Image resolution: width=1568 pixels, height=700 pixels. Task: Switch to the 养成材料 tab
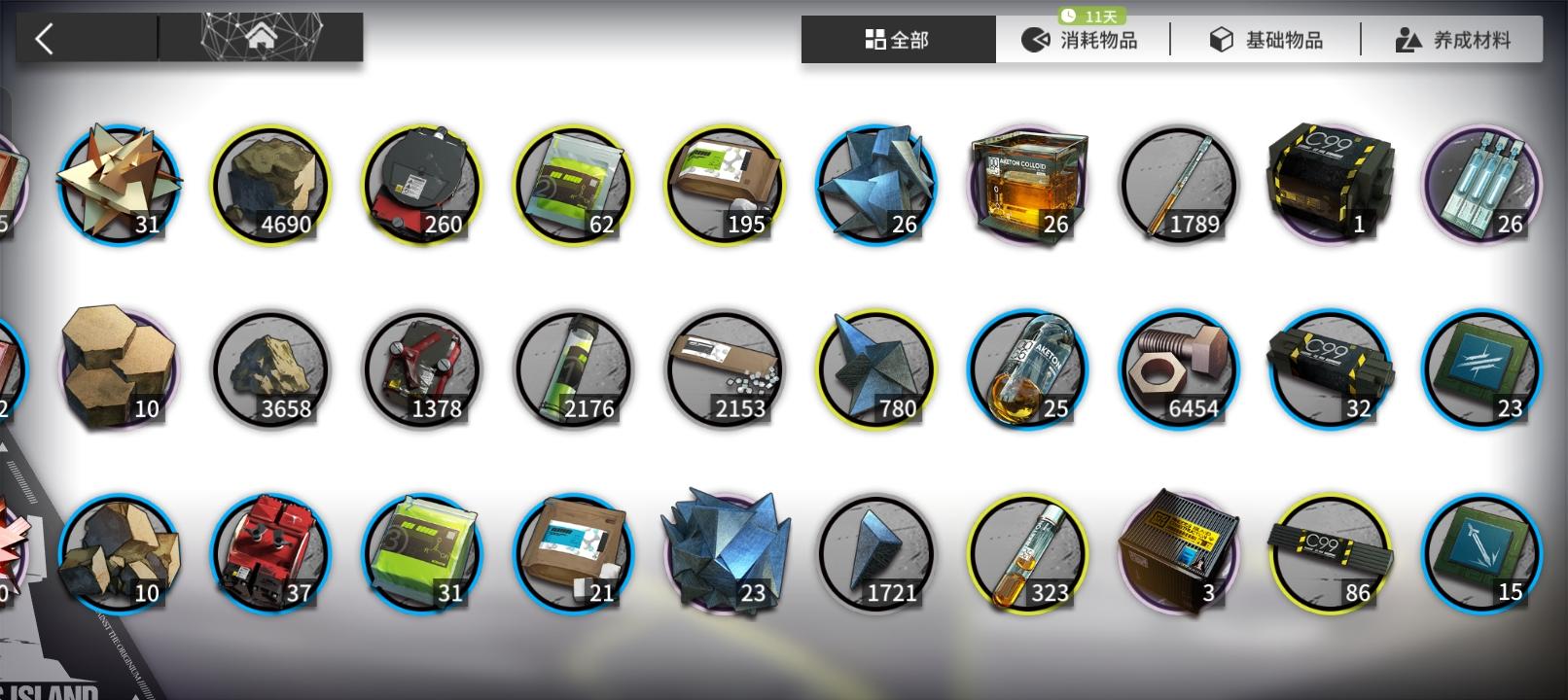[x=1451, y=39]
